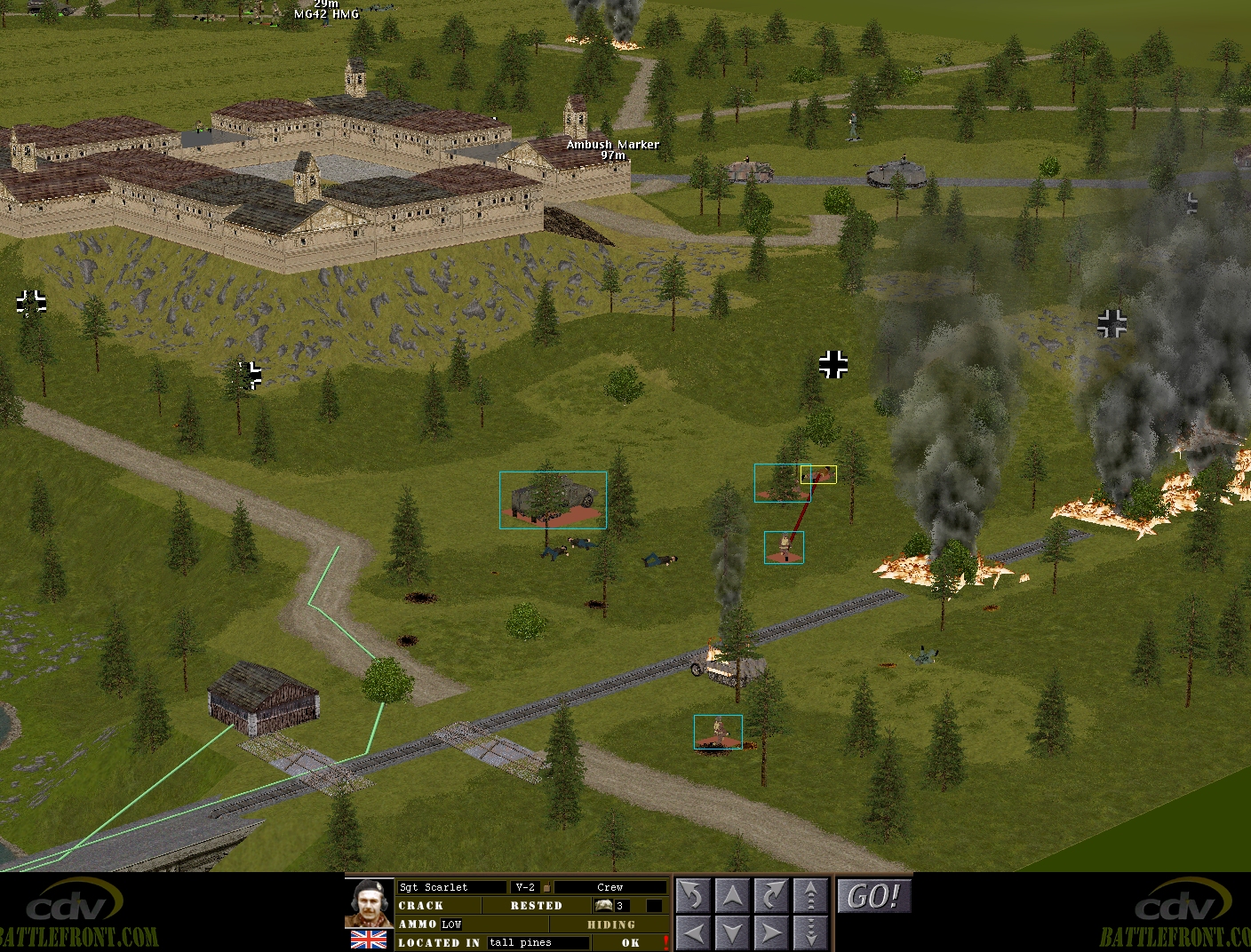Pan camera right with right arrow button

pos(770,933)
